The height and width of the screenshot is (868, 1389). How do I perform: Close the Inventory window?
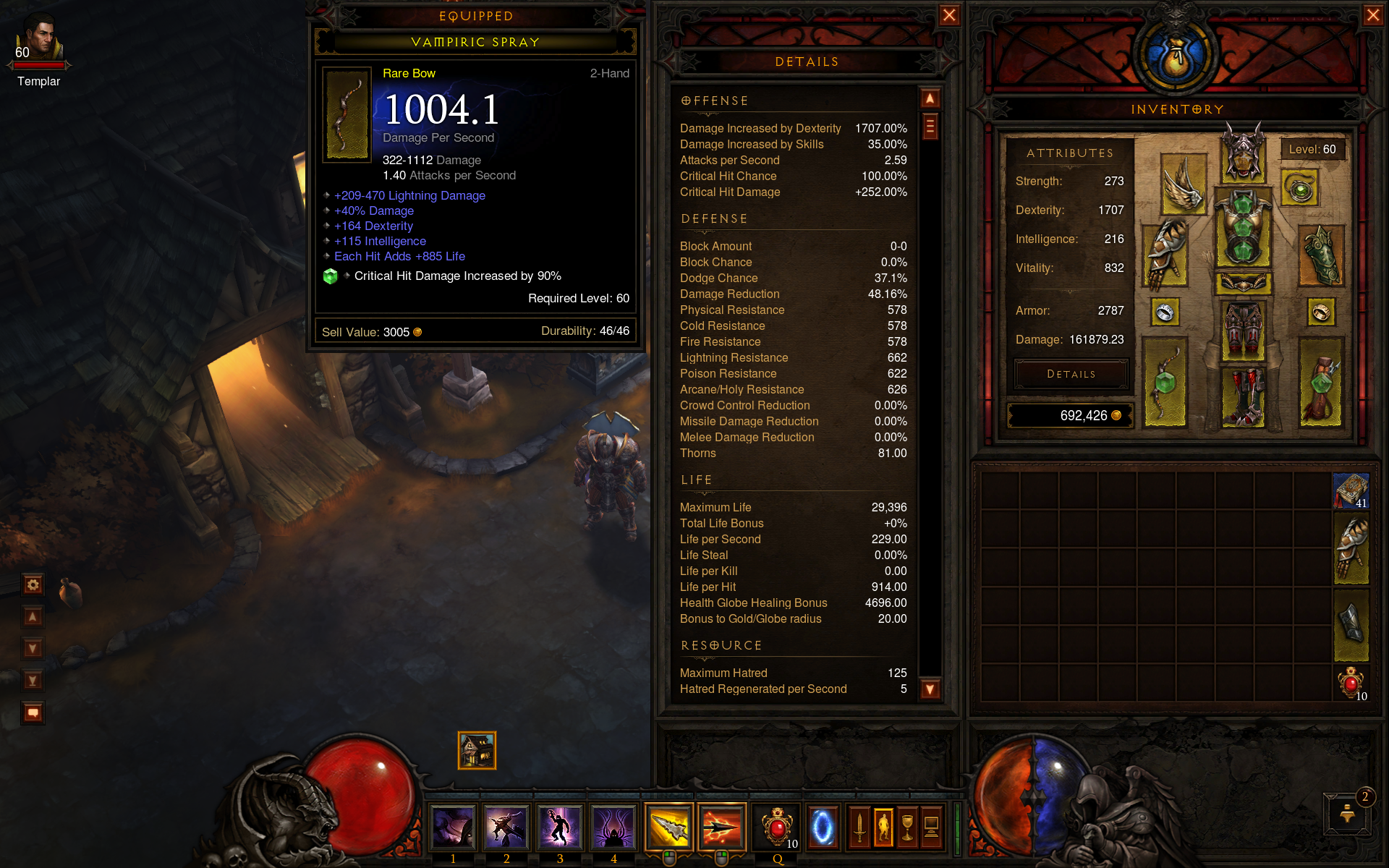1372,15
